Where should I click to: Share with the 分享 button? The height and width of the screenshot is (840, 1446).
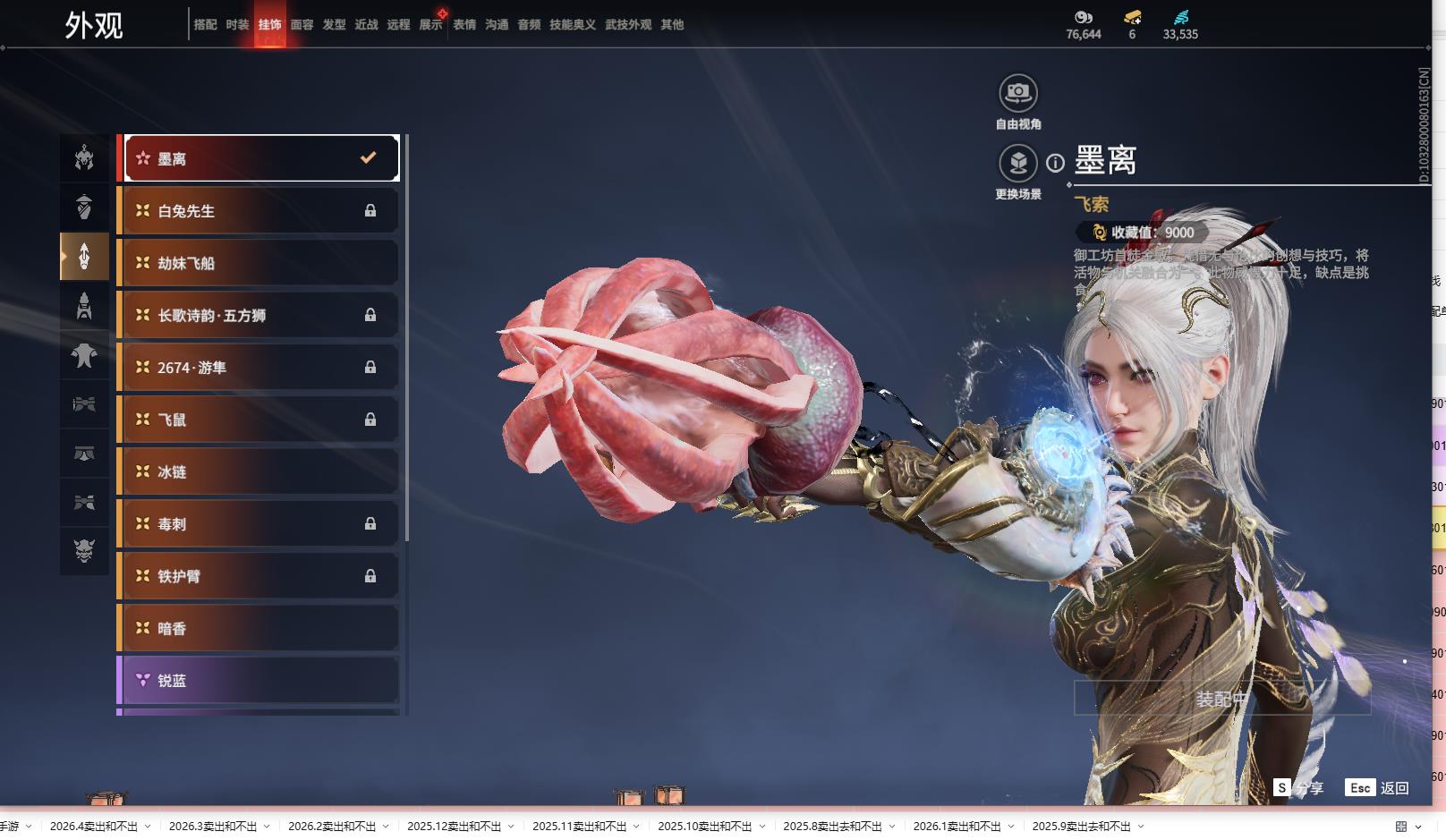[x=1299, y=788]
